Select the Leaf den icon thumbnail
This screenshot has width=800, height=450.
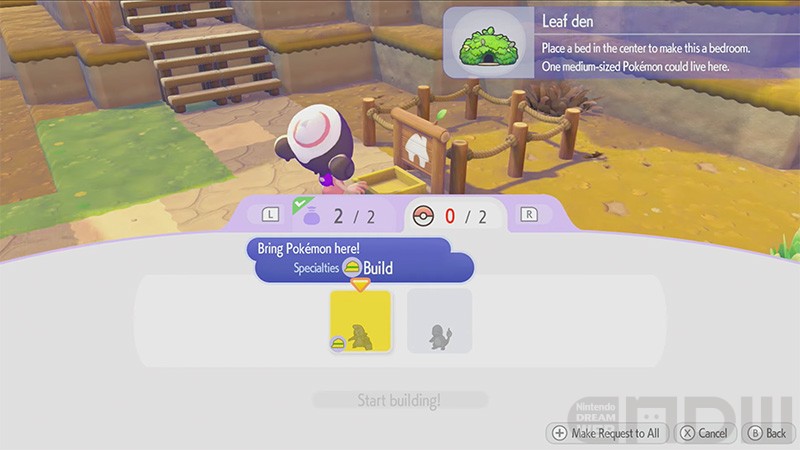(x=491, y=41)
